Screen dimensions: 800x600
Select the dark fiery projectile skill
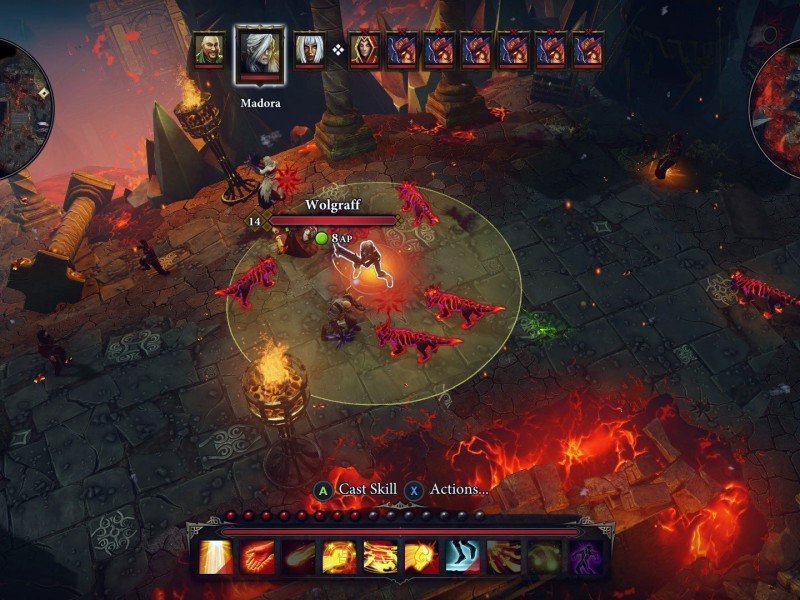[x=297, y=557]
